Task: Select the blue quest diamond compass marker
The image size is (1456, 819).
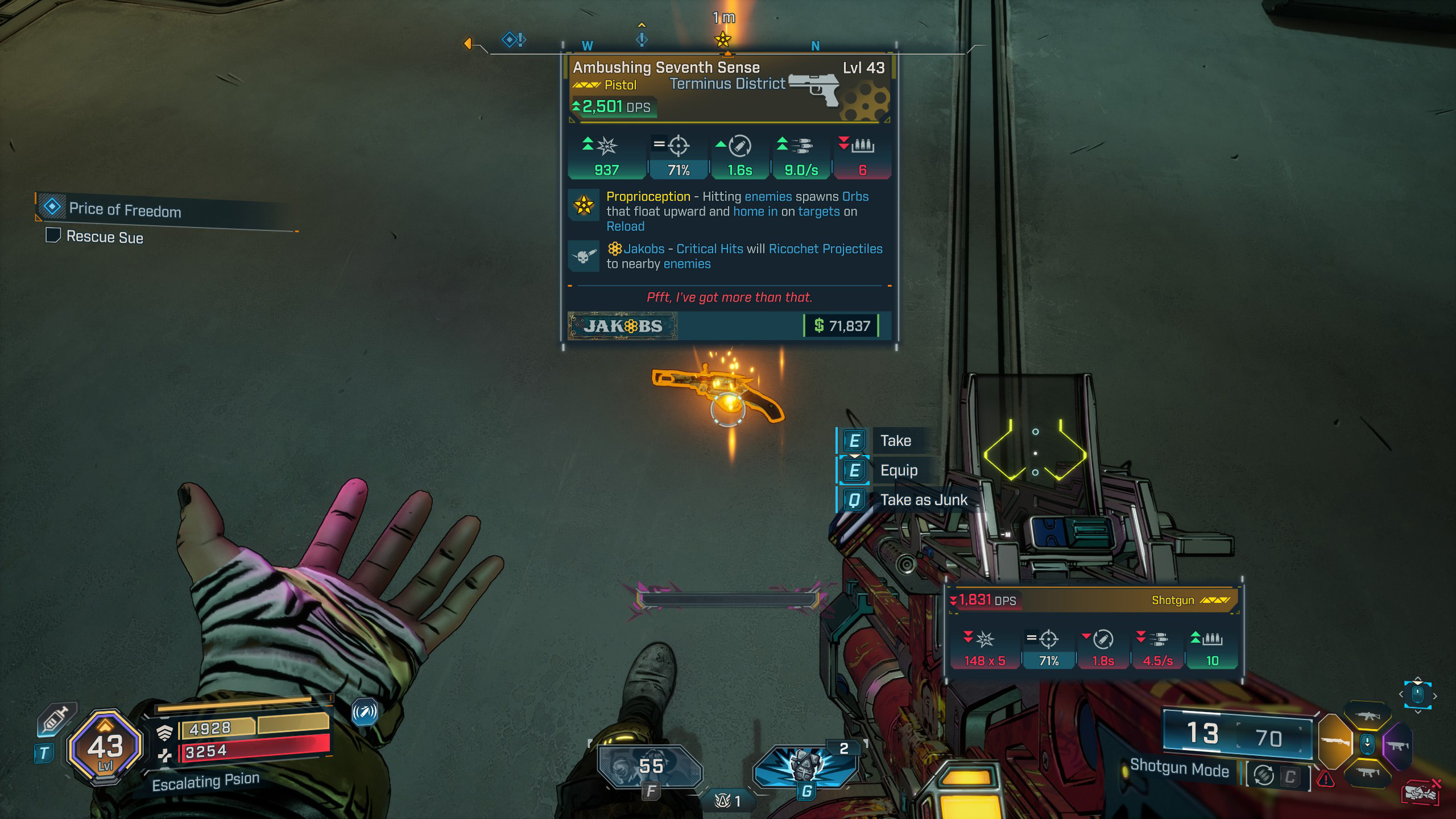Action: pyautogui.click(x=511, y=39)
